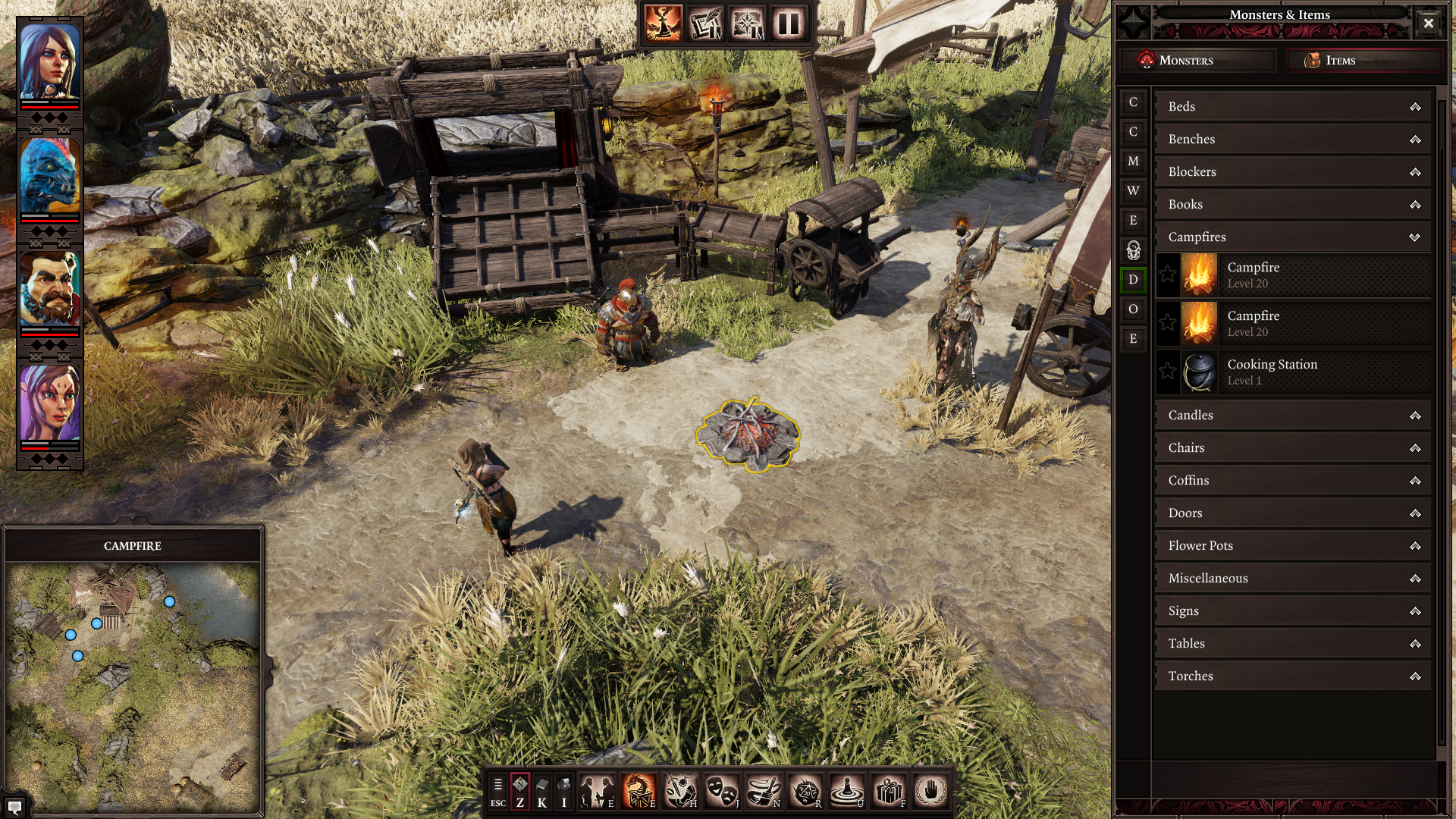Click the hand icon in bottom toolbar

[930, 791]
